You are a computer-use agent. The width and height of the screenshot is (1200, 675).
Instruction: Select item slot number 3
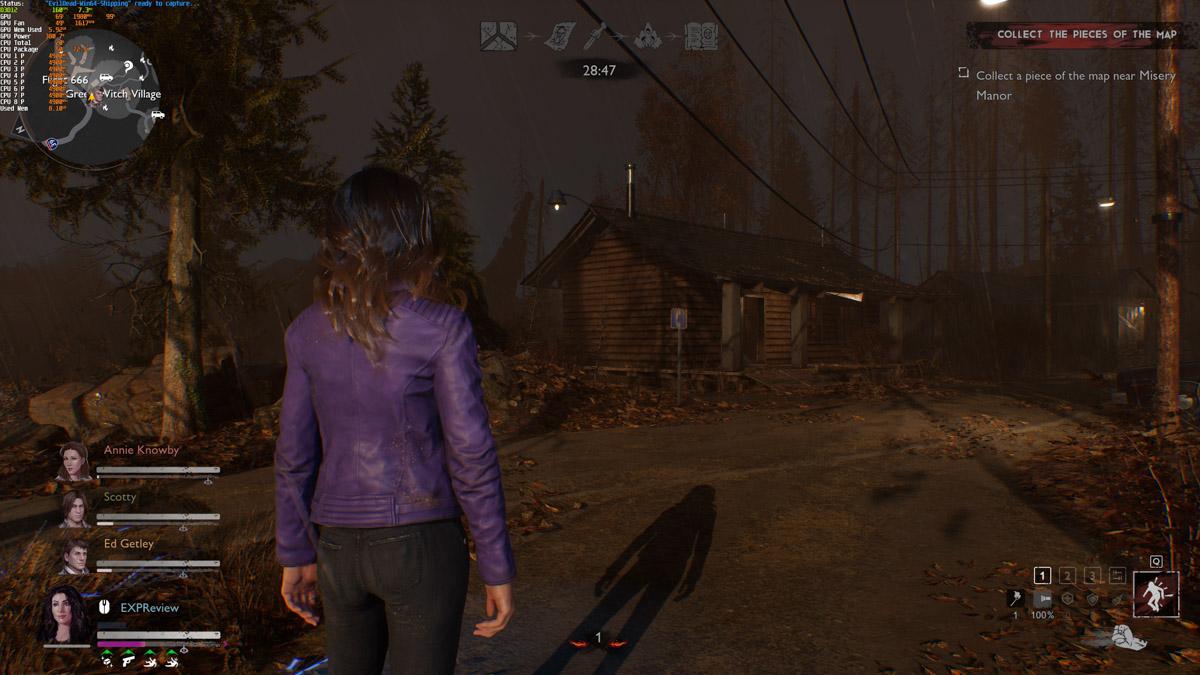click(1092, 576)
